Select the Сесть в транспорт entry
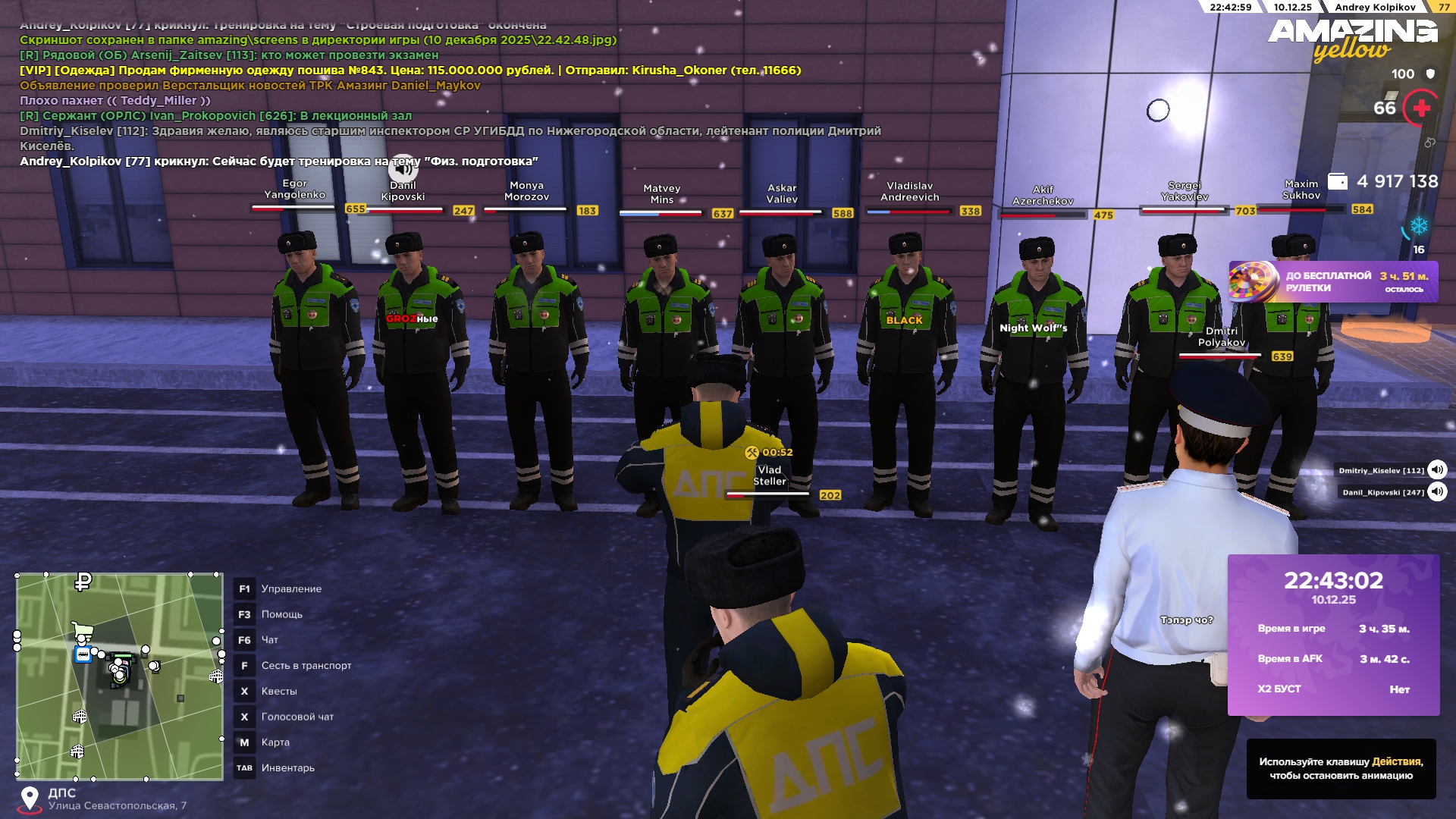This screenshot has height=819, width=1456. point(306,666)
